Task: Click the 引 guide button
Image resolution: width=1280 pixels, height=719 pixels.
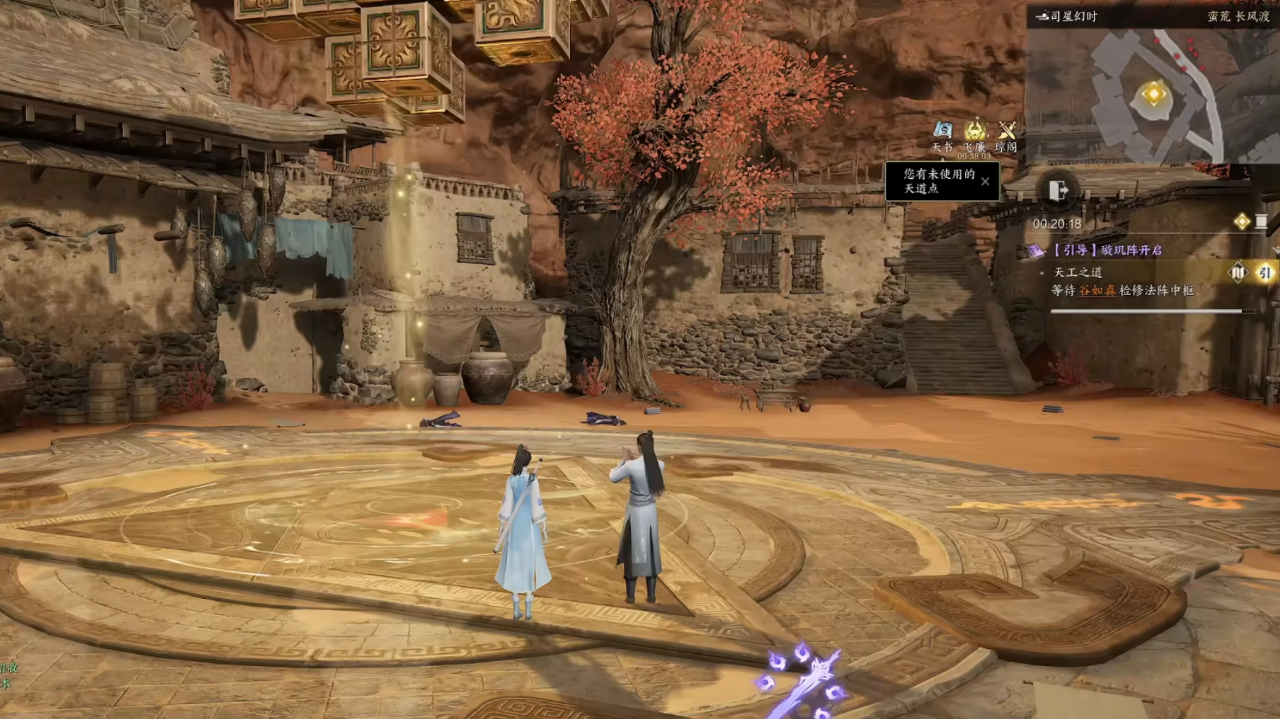Action: 1265,272
